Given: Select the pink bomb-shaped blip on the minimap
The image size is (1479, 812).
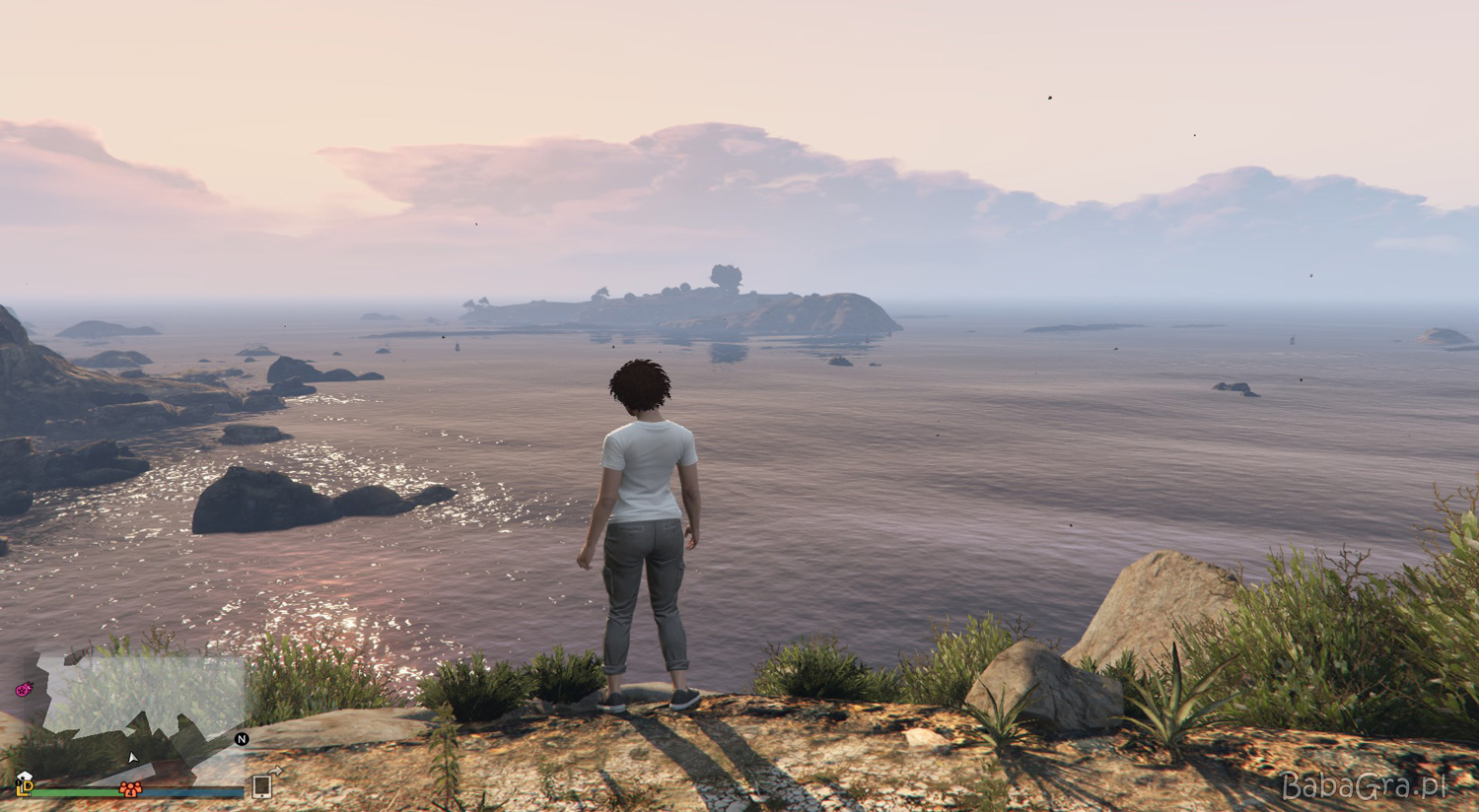Looking at the screenshot, I should [24, 690].
